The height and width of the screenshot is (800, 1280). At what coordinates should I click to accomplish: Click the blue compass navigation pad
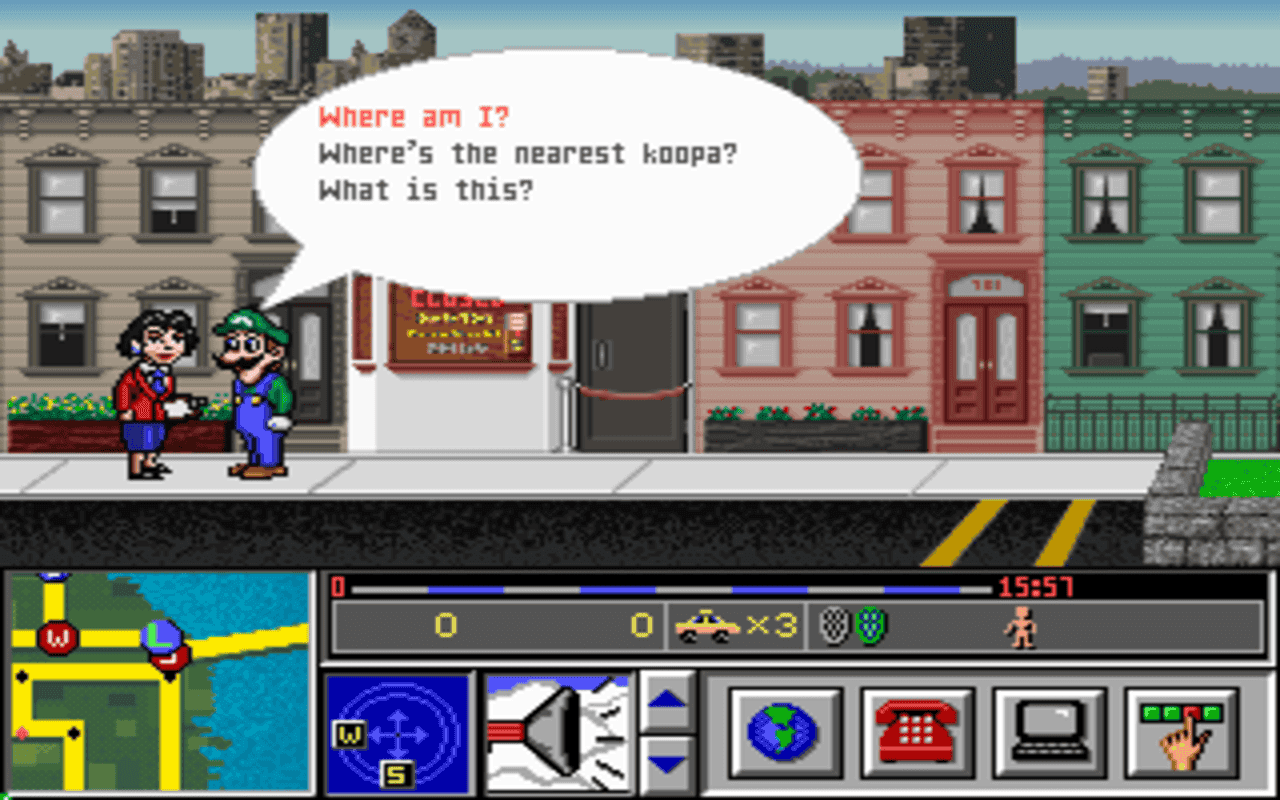(x=400, y=732)
